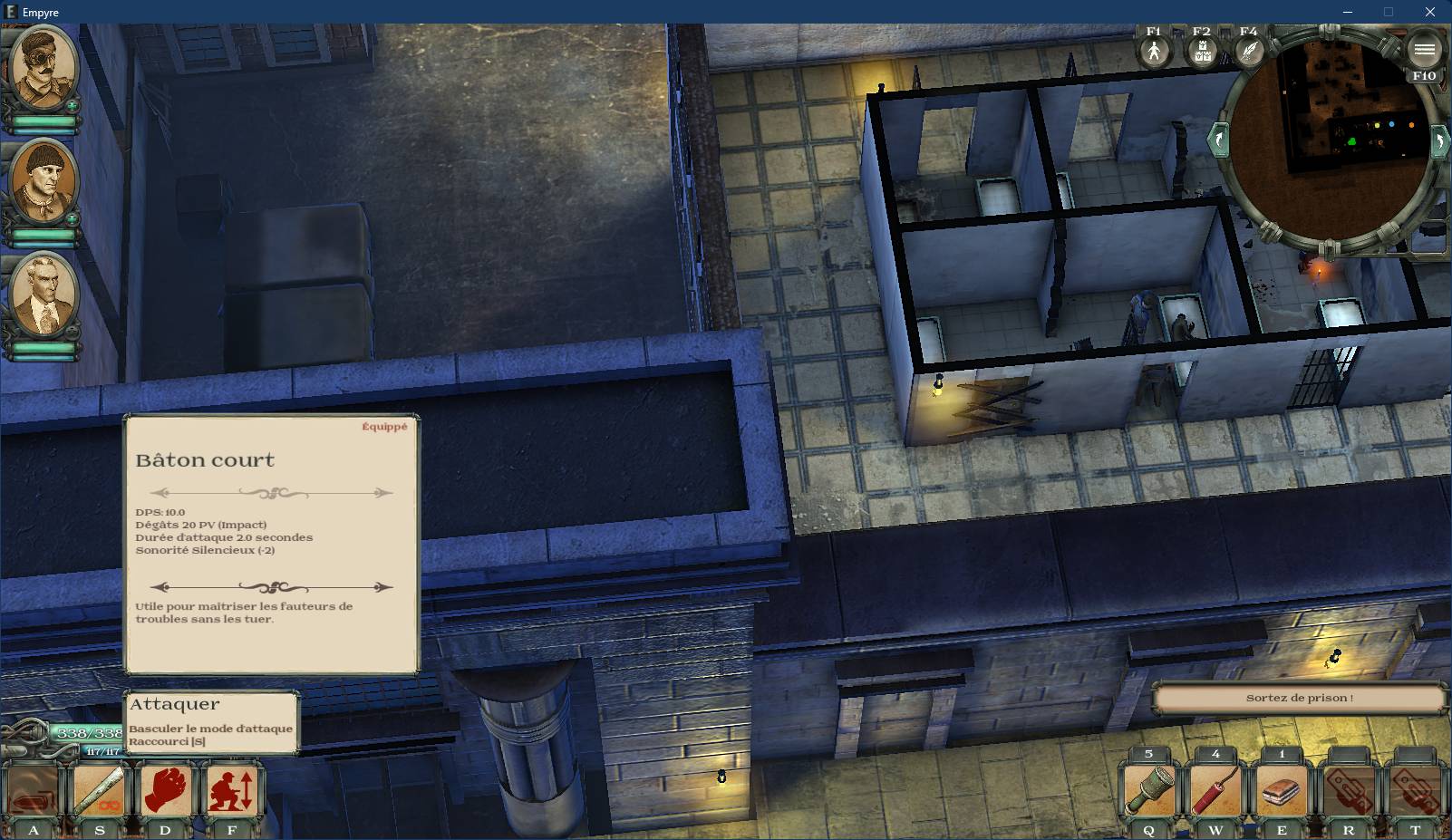Screen dimensions: 1452x840
Task: Toggle the crouch stance icon
Action: point(232,790)
